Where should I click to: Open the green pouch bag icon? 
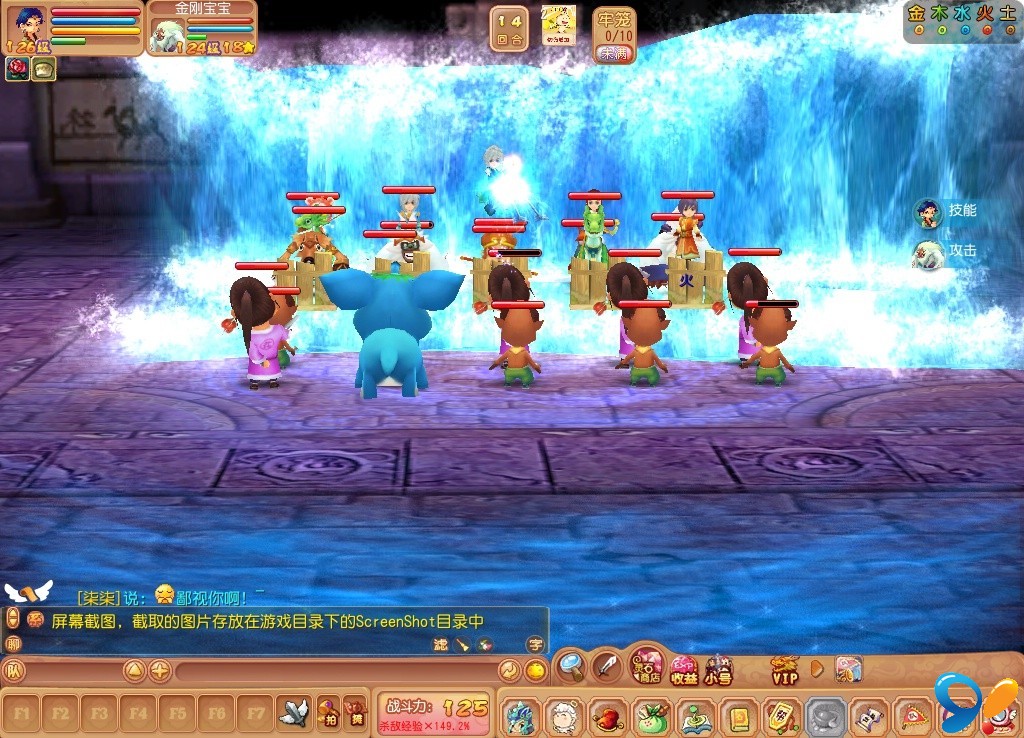[x=651, y=716]
